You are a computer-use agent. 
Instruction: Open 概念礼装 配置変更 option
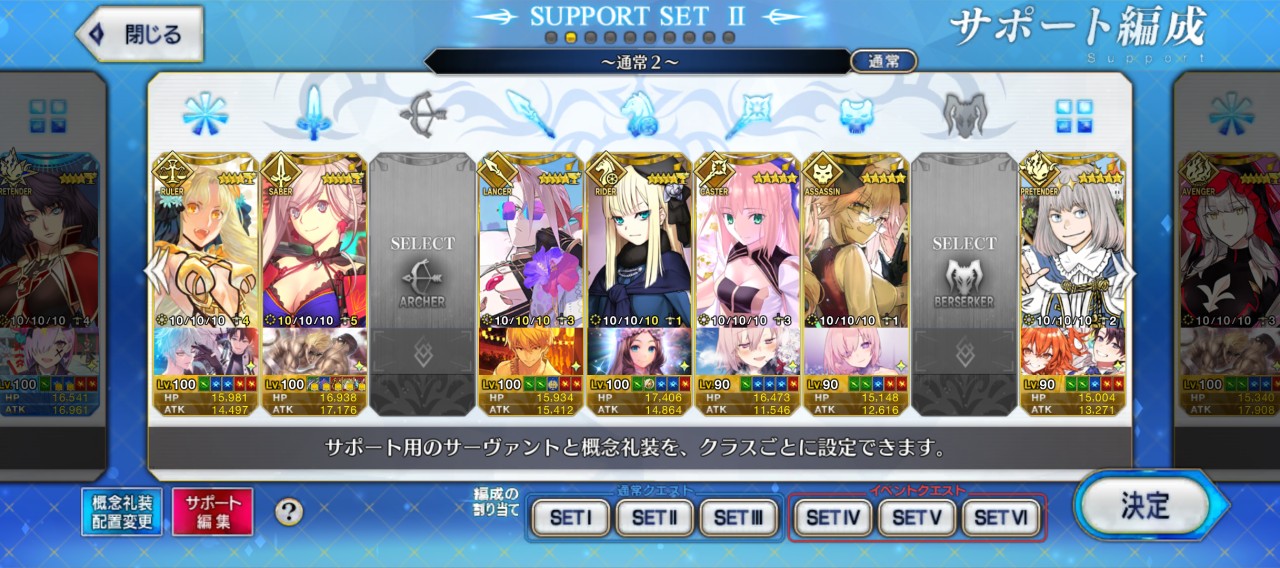pos(121,512)
